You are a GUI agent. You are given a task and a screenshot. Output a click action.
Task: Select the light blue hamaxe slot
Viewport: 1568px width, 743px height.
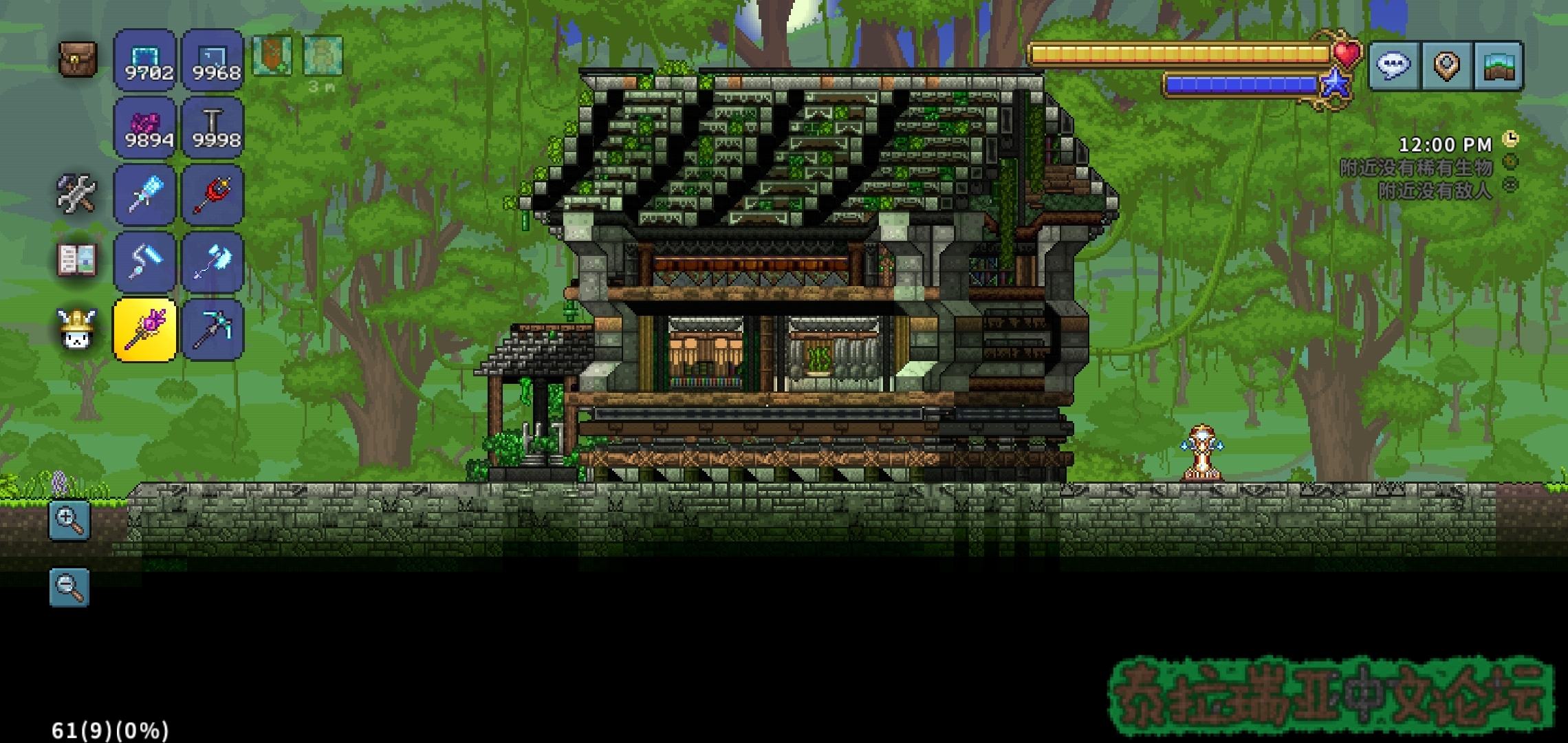coord(213,262)
